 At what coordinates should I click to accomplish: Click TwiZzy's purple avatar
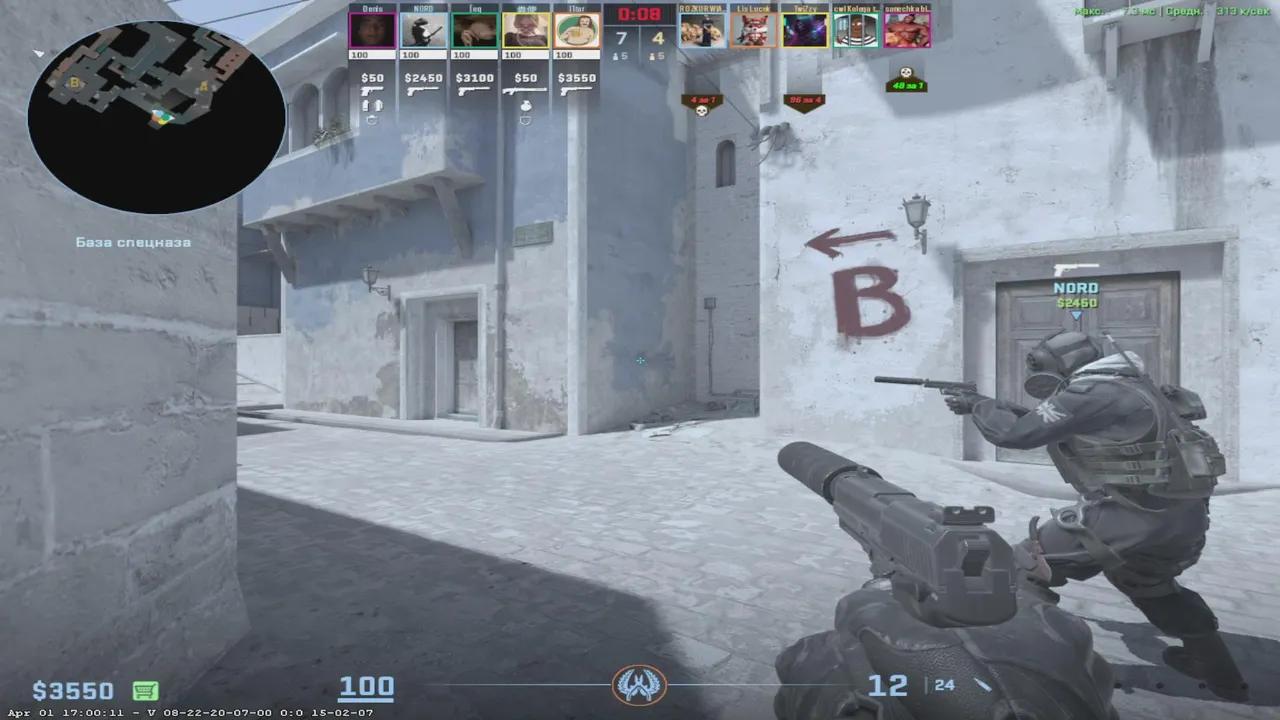coord(806,30)
